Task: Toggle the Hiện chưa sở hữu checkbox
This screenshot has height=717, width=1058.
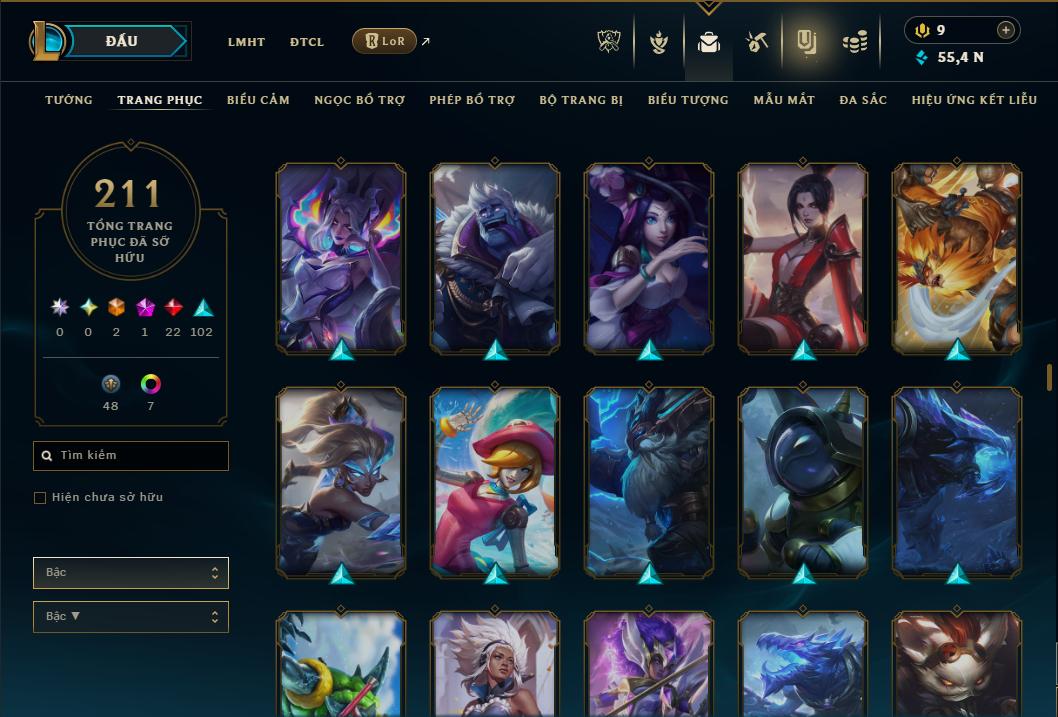Action: [x=40, y=498]
